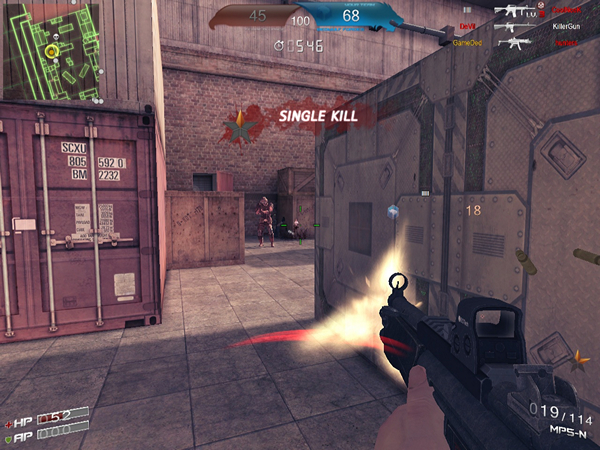This screenshot has height=450, width=600.
Task: Select KillerGun in the kill feed
Action: (x=565, y=27)
